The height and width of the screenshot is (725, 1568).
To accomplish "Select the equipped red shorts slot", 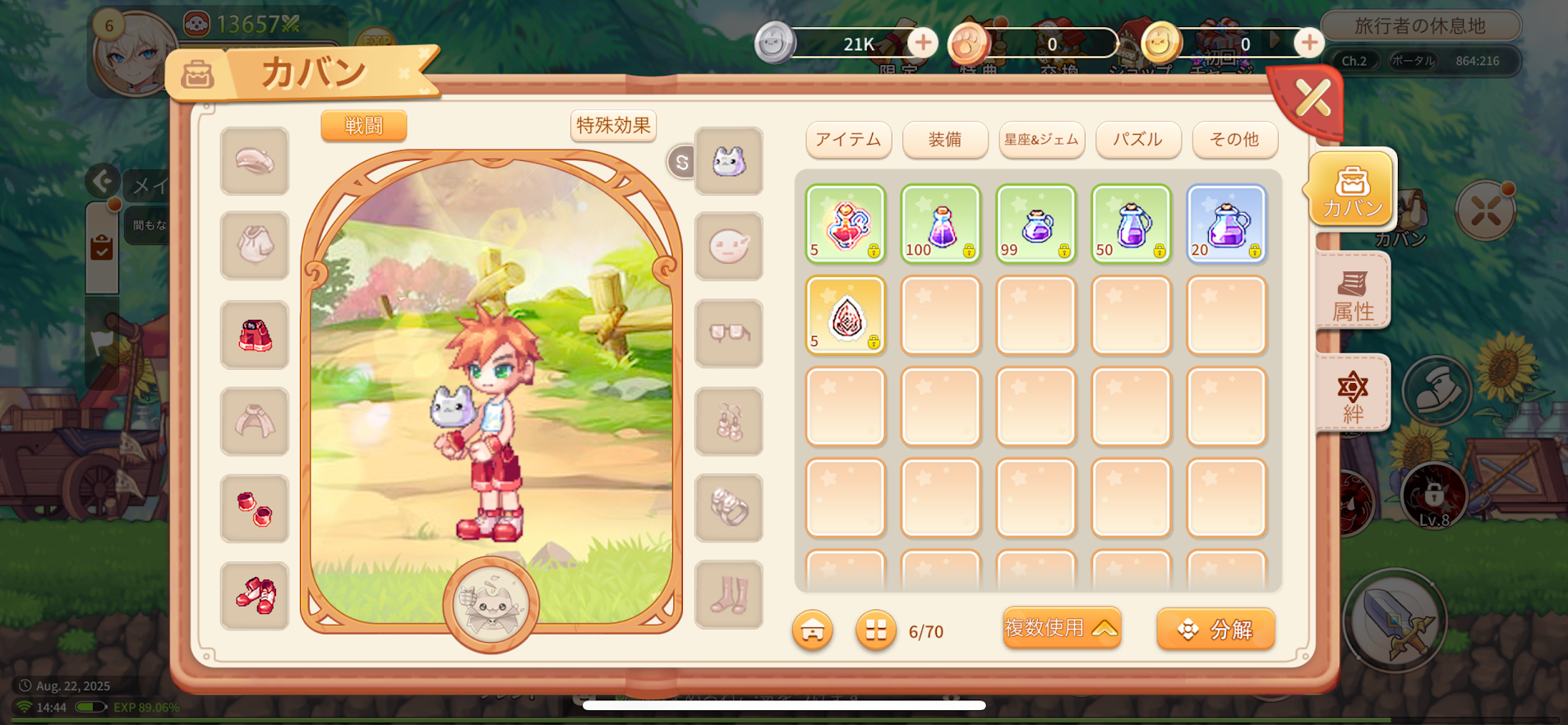I will (x=255, y=335).
